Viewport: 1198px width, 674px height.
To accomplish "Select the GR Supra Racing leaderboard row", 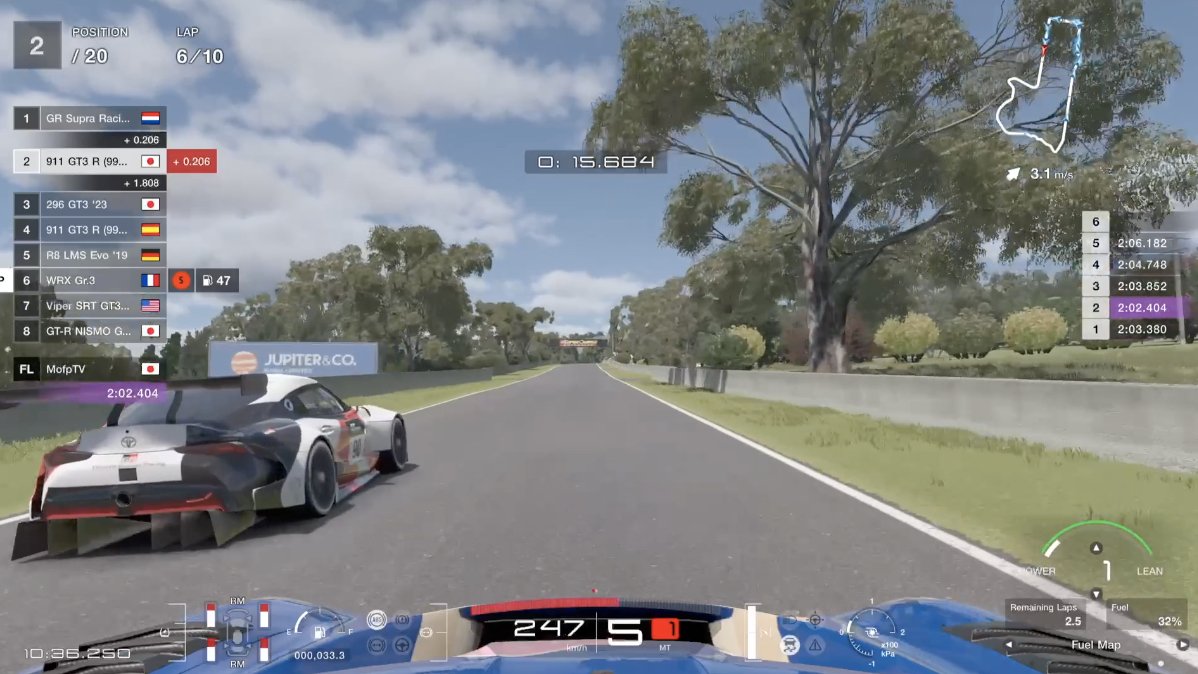I will [89, 118].
